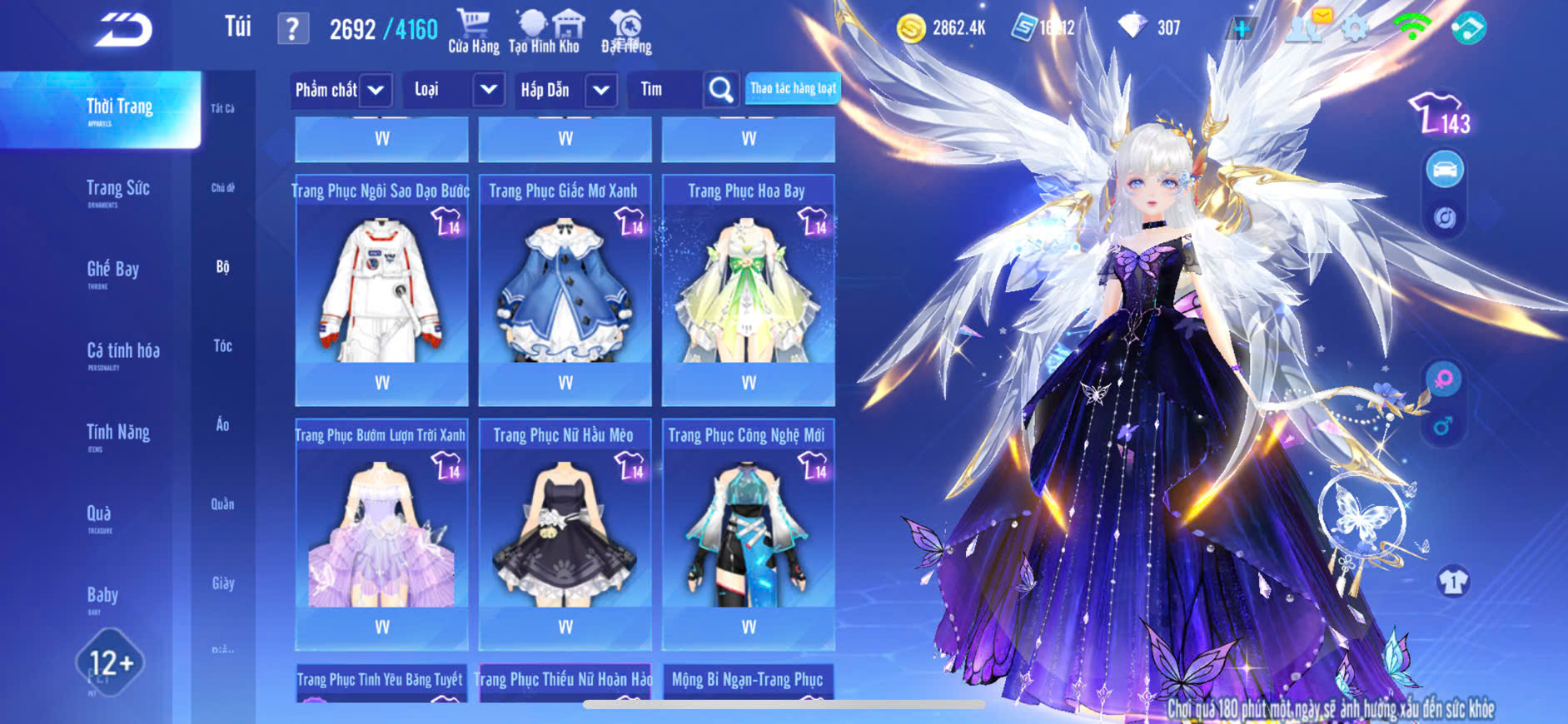Open the question mark help button
1568x724 pixels.
click(x=292, y=29)
